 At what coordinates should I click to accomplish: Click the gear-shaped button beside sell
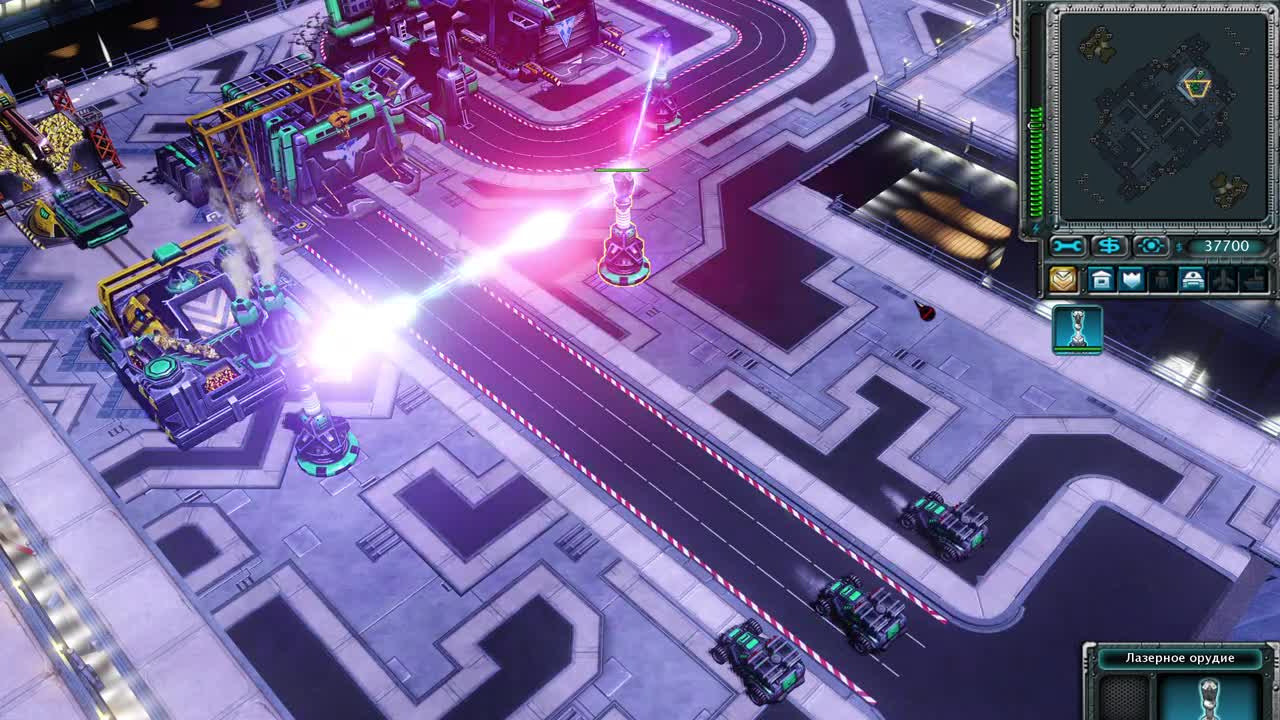[x=1151, y=246]
